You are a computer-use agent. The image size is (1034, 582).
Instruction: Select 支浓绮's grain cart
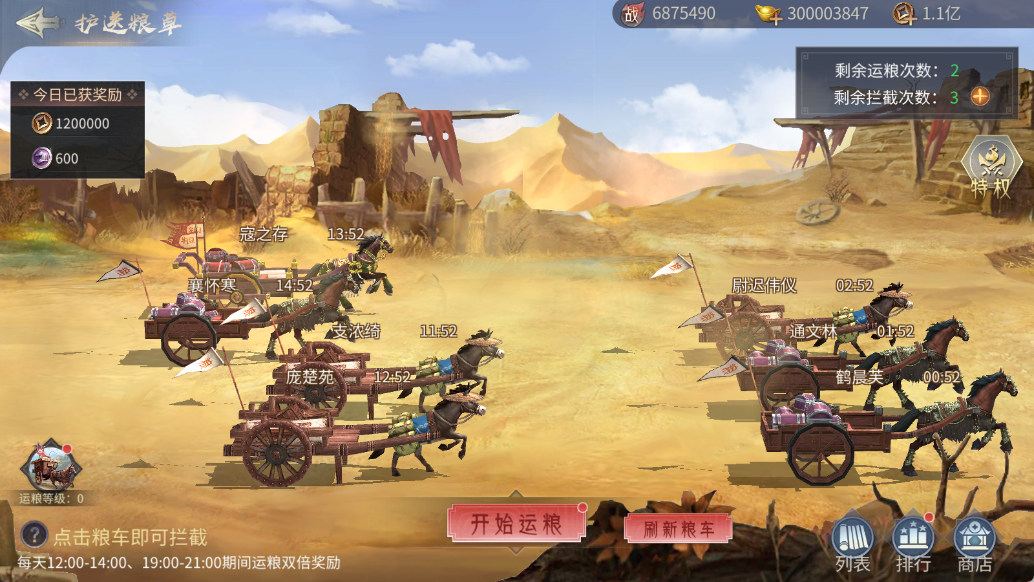coord(330,360)
